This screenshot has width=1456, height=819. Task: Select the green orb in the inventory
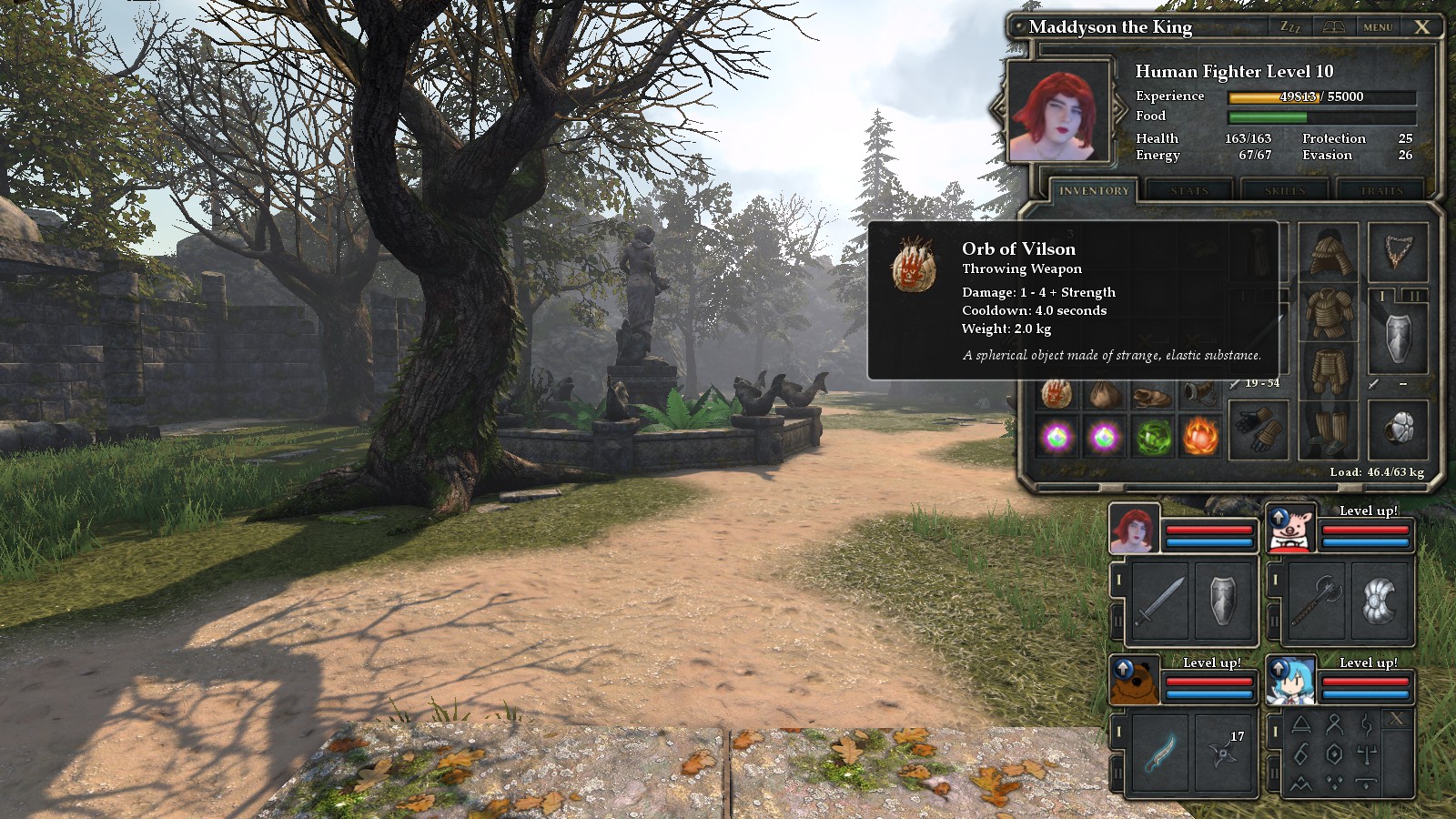[1153, 439]
